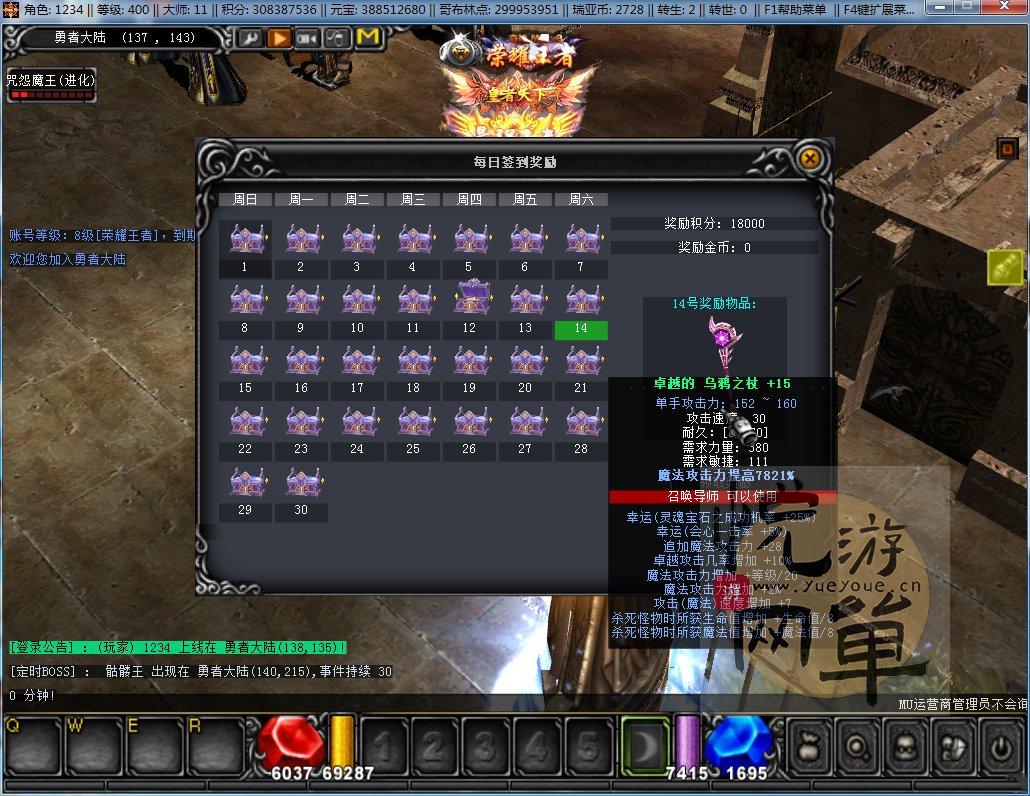1030x796 pixels.
Task: Select the day 1 reward chest
Action: (245, 240)
